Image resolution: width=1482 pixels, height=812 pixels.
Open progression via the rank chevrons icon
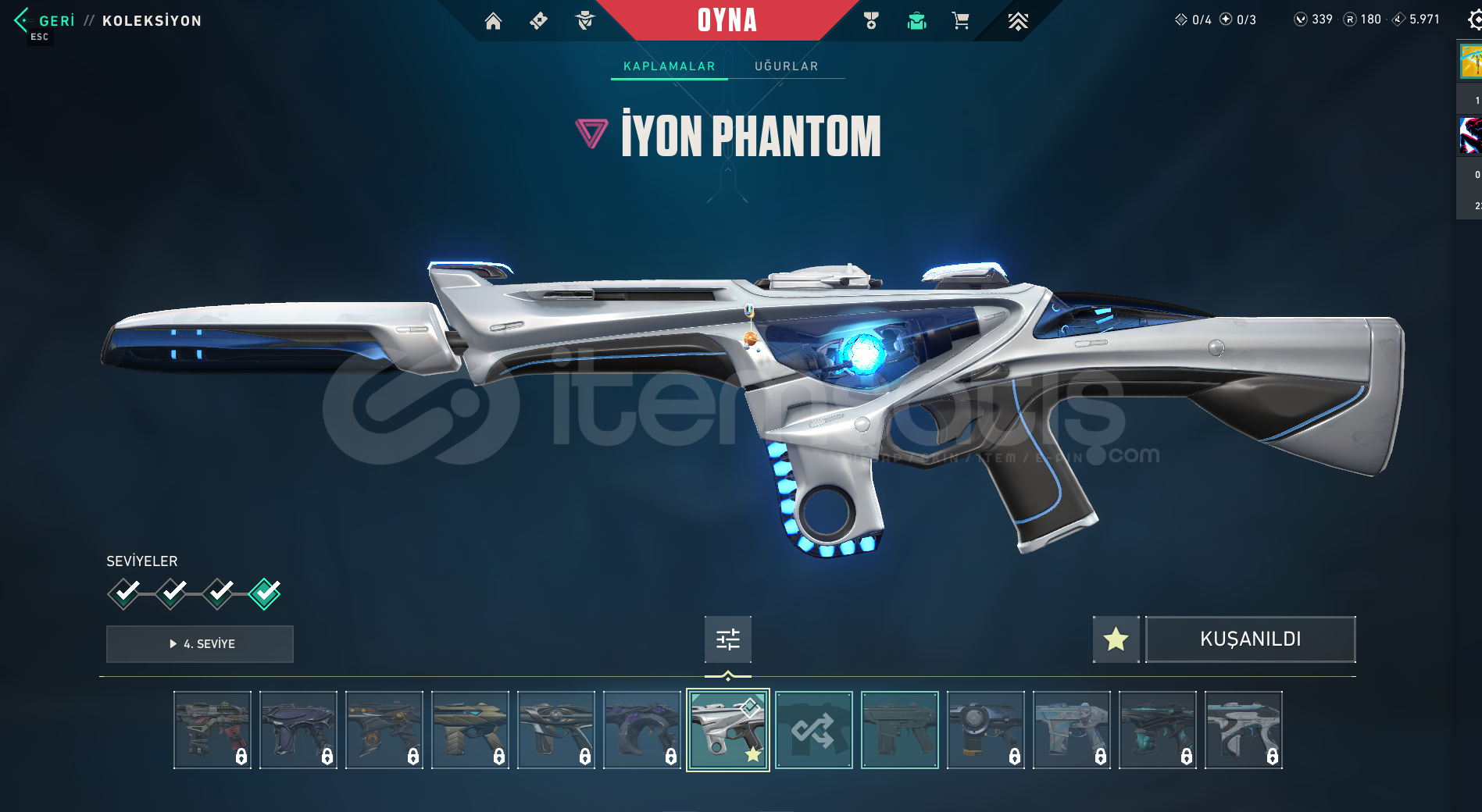1017,21
